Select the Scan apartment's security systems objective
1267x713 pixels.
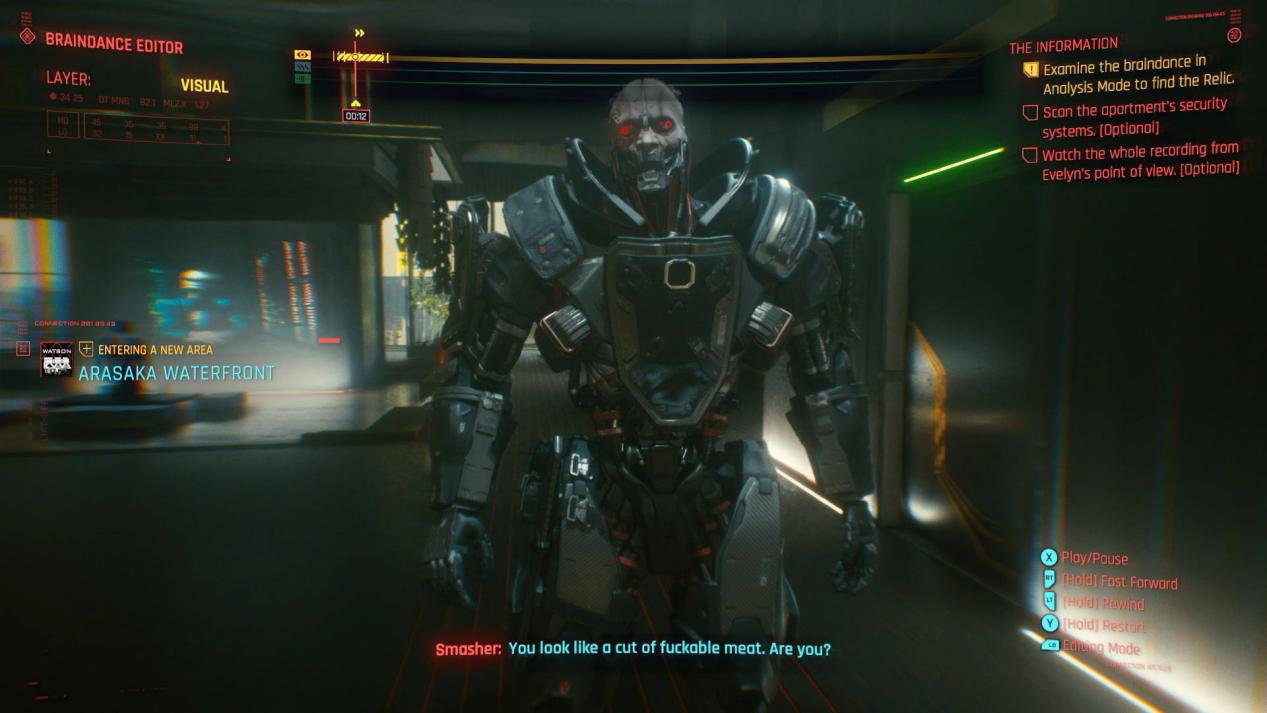click(x=1134, y=118)
